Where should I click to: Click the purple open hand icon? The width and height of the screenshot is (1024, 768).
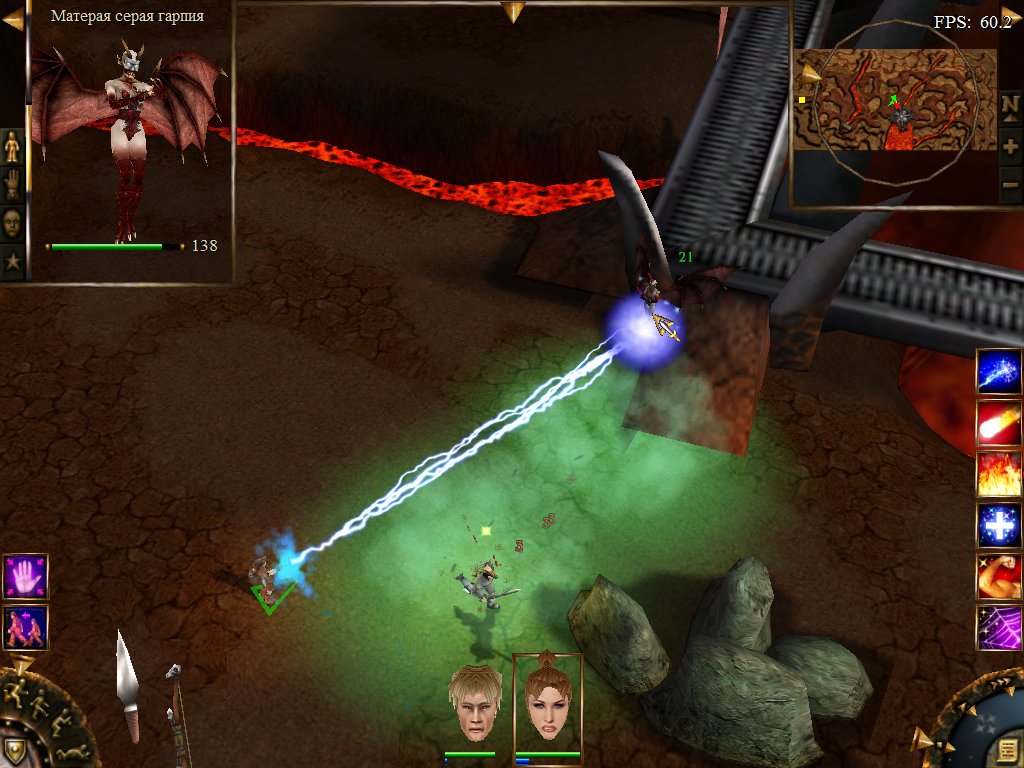(25, 576)
